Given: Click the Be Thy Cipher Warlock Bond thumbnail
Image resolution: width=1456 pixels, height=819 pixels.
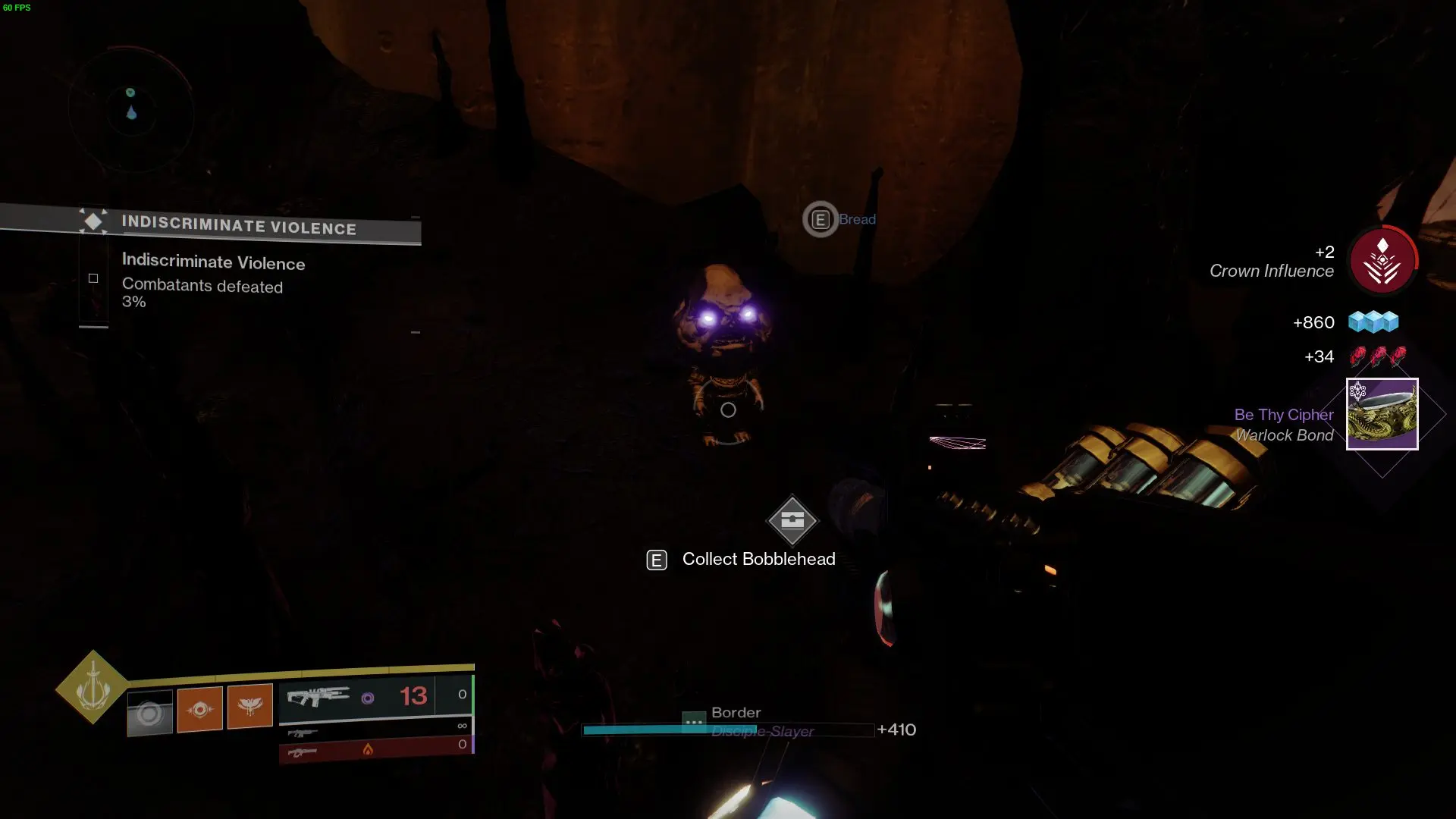Looking at the screenshot, I should pyautogui.click(x=1382, y=414).
